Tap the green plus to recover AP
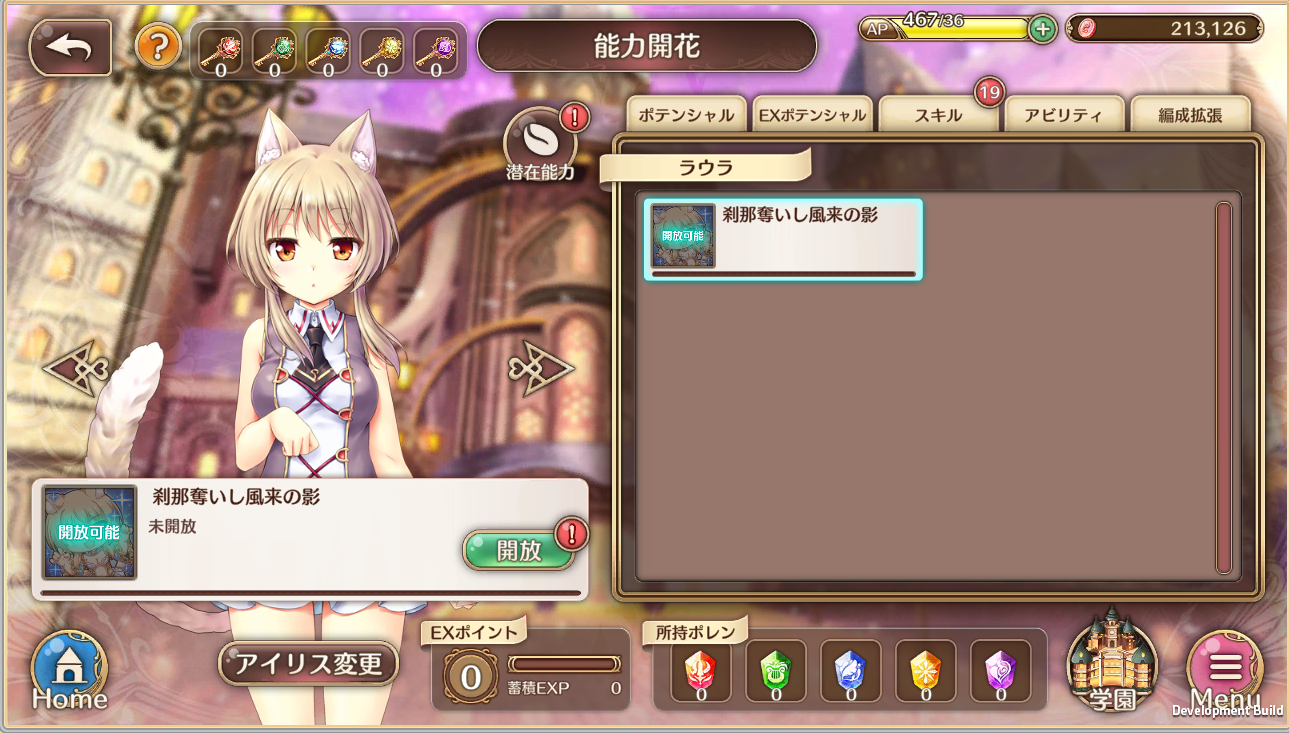 (1040, 29)
